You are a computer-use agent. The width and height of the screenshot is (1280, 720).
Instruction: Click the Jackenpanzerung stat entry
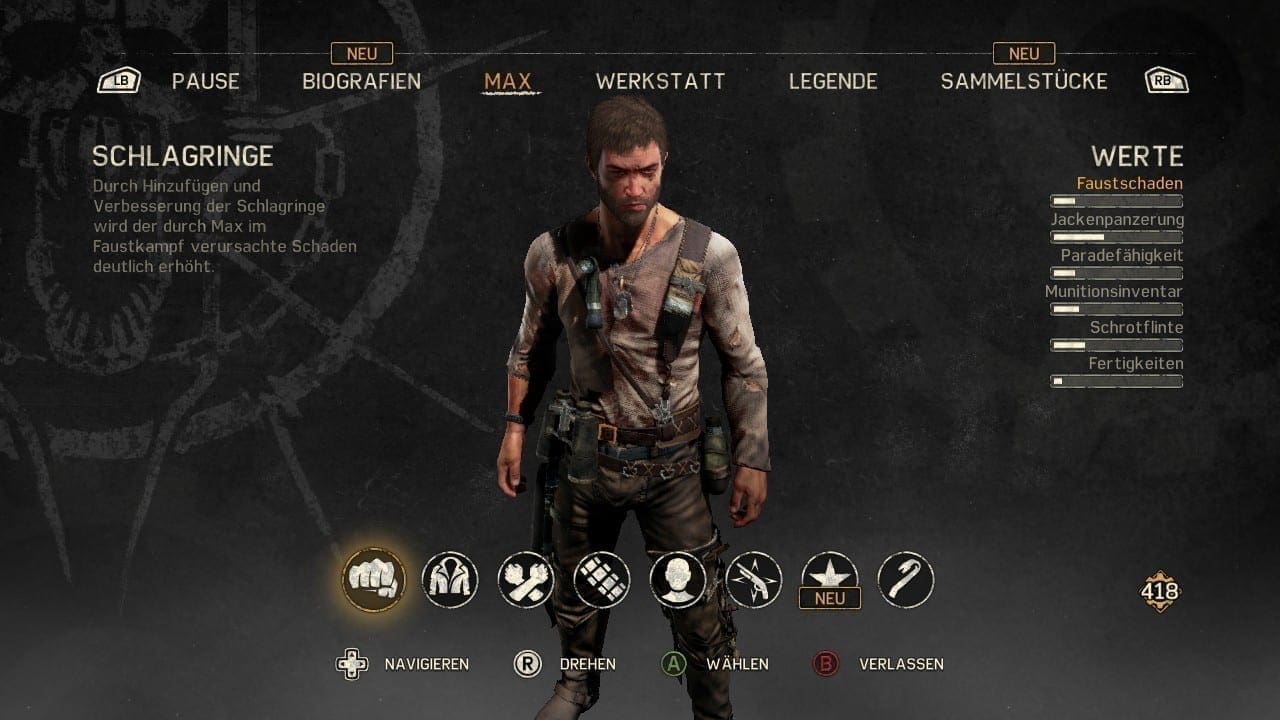[1117, 220]
